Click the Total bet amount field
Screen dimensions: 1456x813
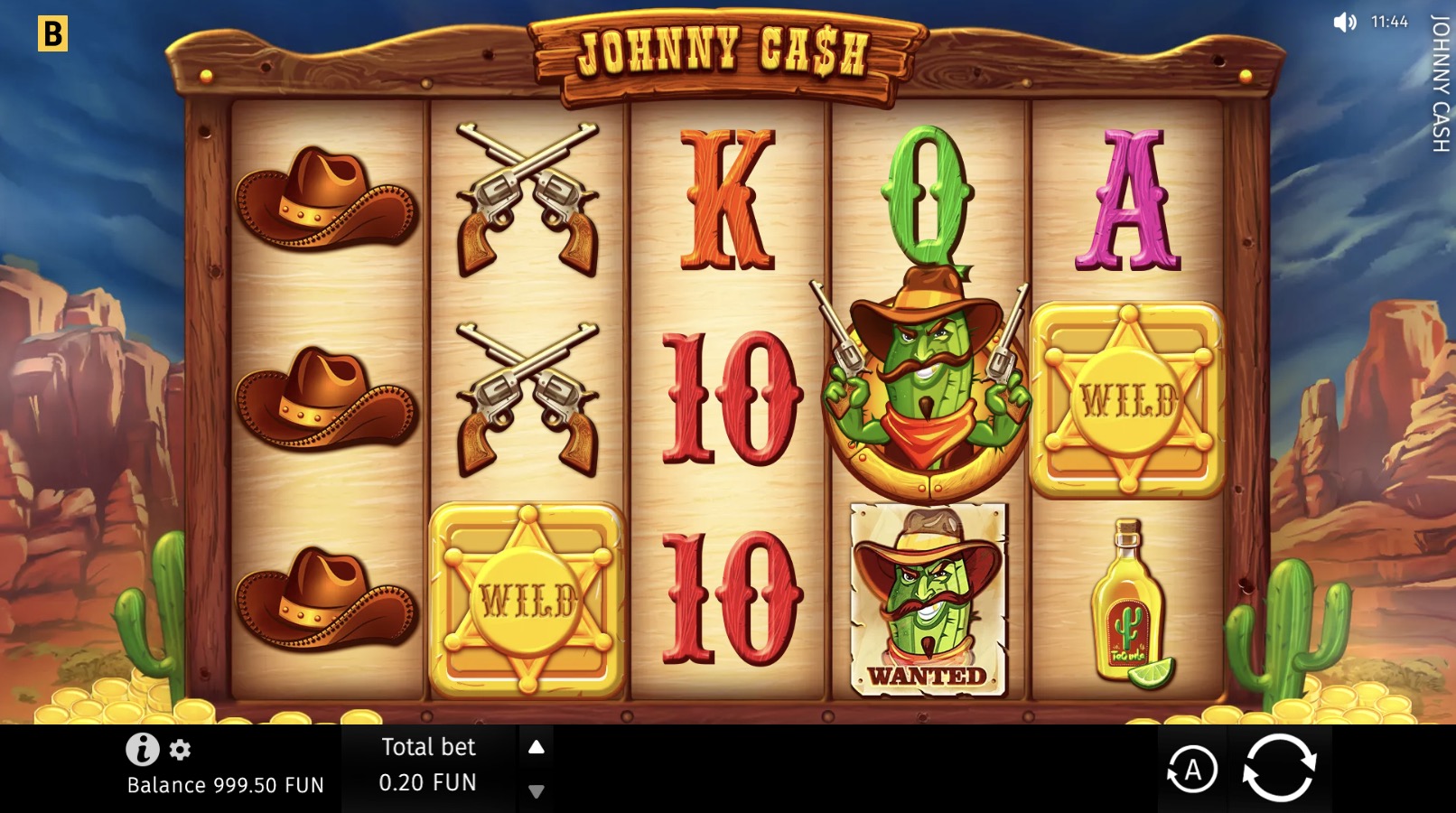click(430, 782)
